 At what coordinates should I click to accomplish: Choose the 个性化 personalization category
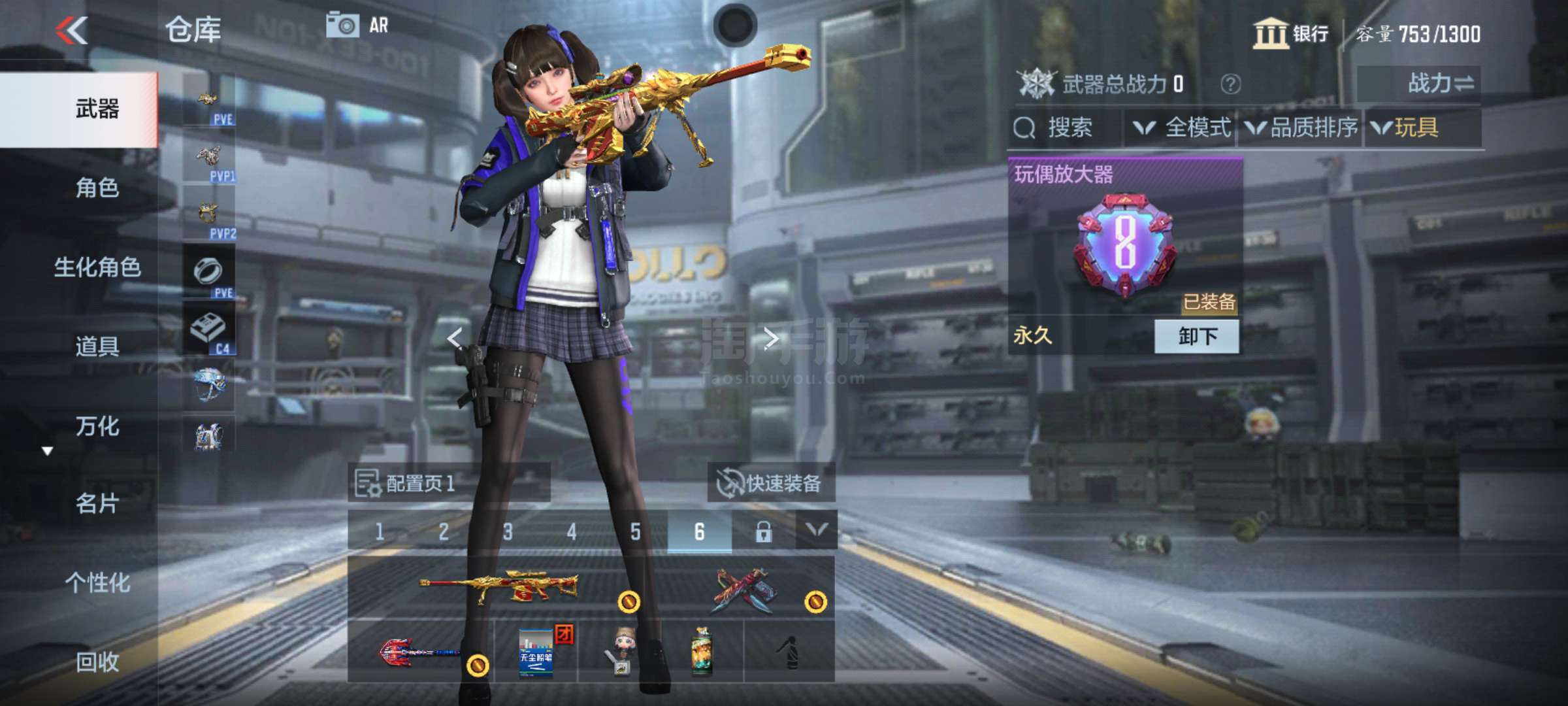pyautogui.click(x=97, y=583)
